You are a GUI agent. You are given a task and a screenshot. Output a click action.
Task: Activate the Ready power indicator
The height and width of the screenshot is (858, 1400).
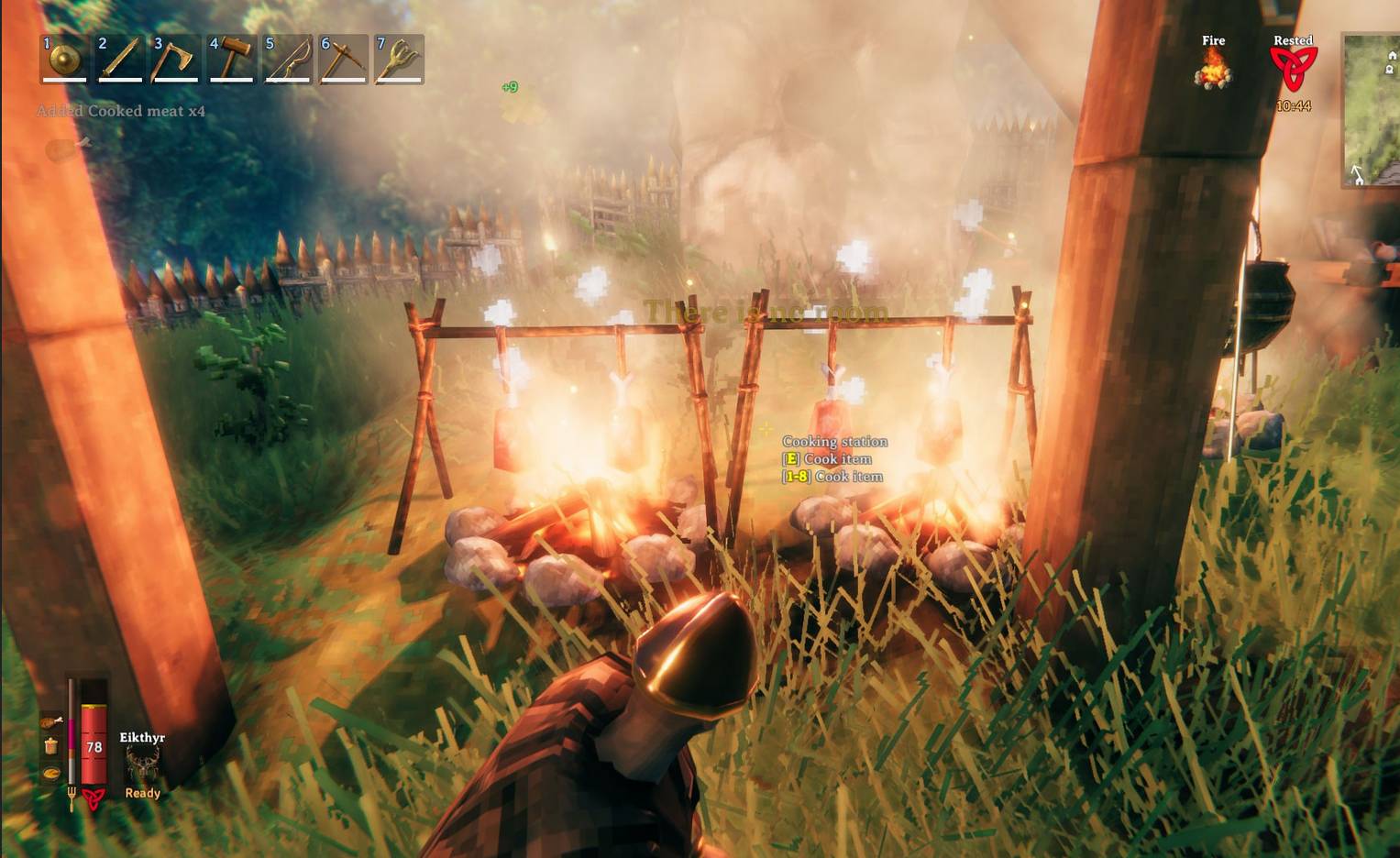(x=142, y=794)
